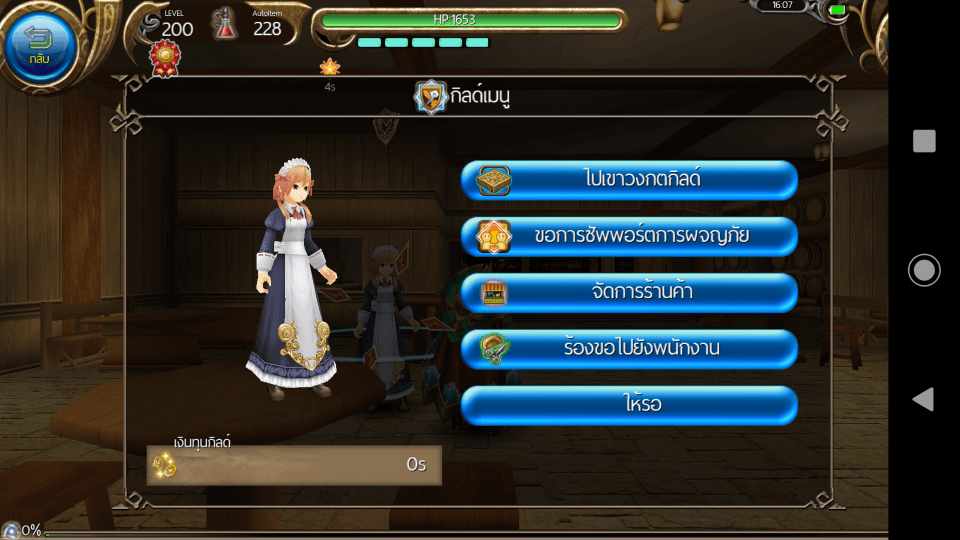Tap the red medal badge icon
Viewport: 960px width, 540px height.
(x=165, y=58)
